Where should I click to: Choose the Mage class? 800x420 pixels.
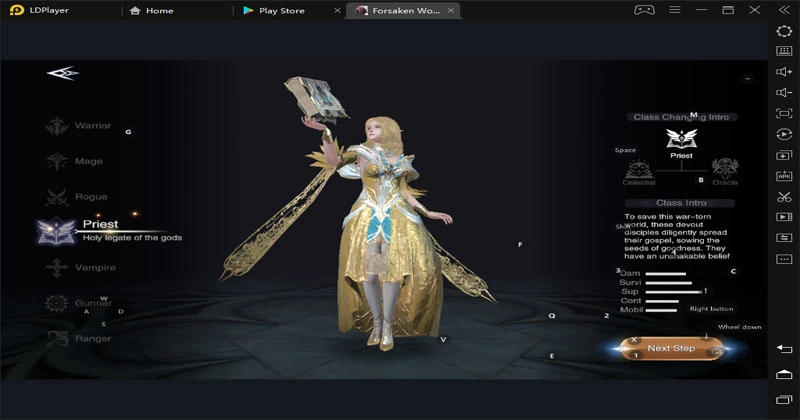76,161
